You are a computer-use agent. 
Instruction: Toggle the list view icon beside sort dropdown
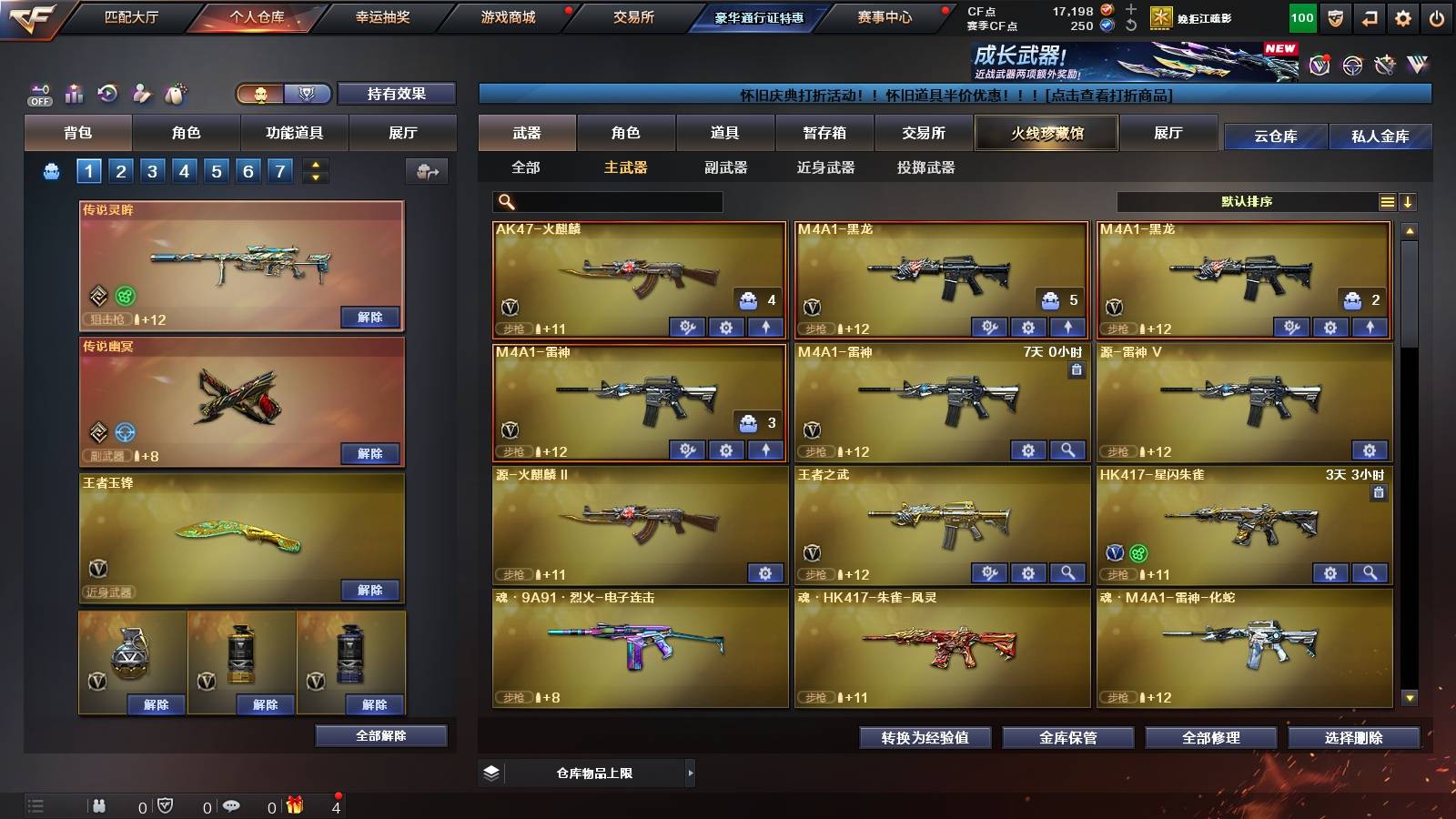(x=1387, y=201)
